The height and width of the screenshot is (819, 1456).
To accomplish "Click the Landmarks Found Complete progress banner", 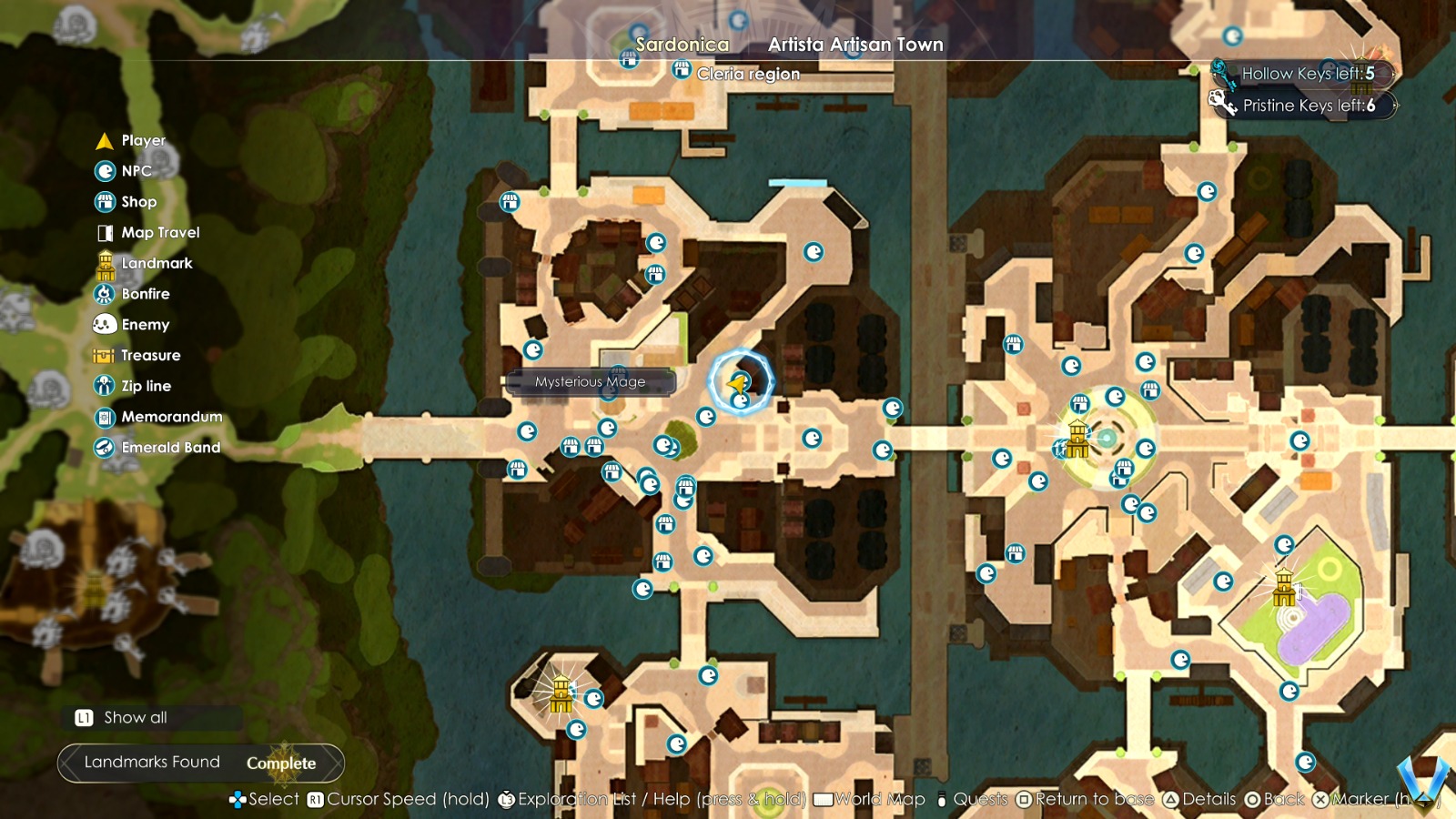I will pos(197,763).
